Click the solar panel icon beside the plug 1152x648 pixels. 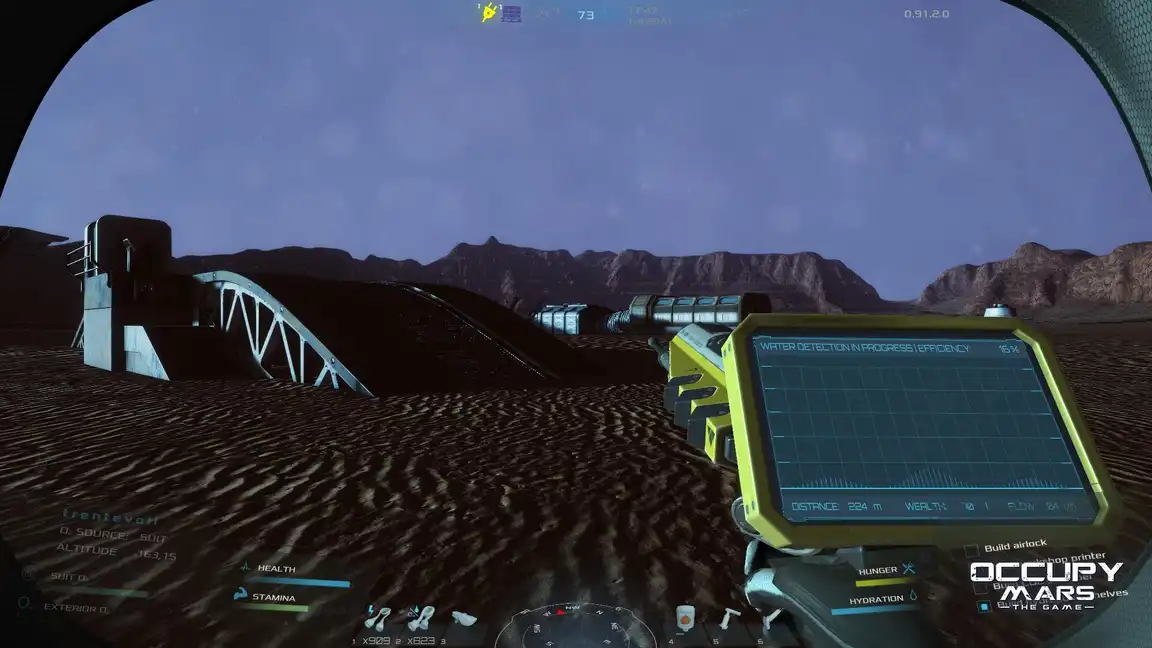coord(512,14)
